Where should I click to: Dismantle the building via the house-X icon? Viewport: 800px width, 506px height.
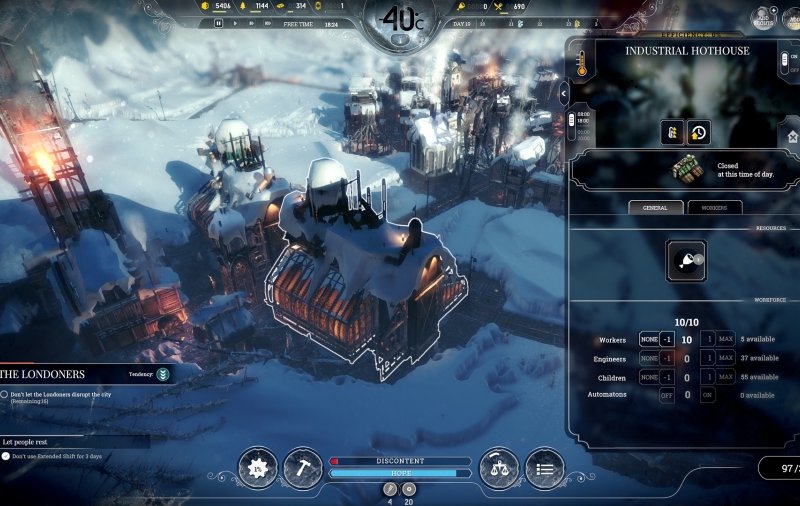coord(794,137)
